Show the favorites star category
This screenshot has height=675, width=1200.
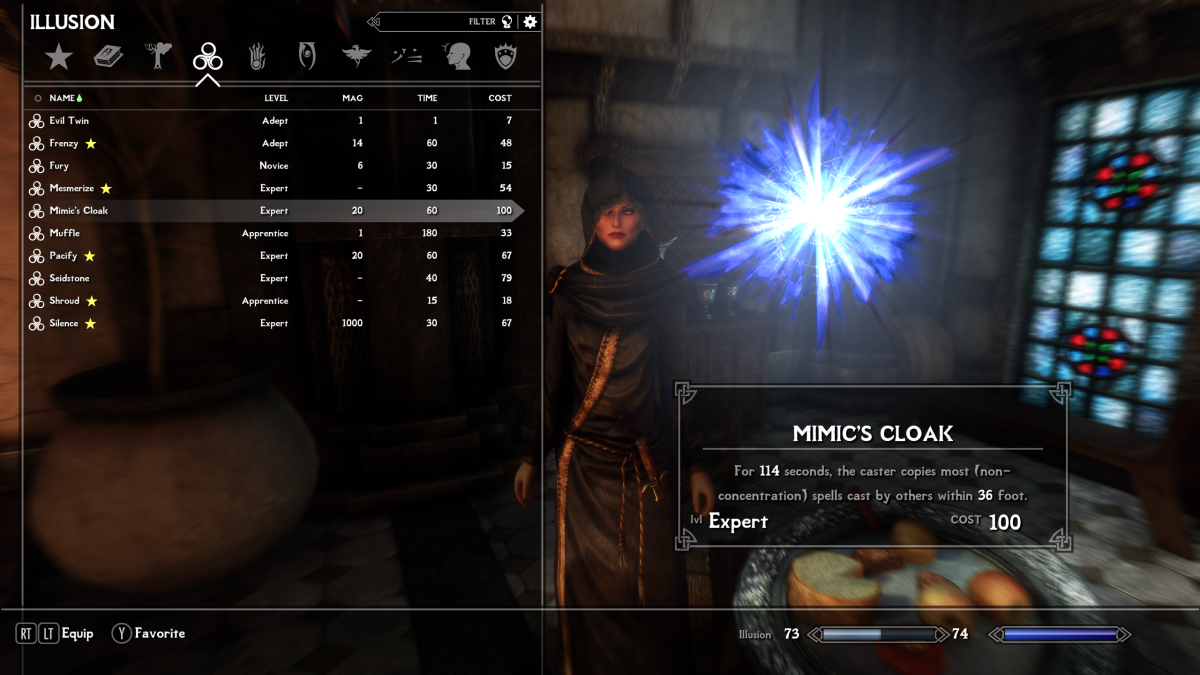pyautogui.click(x=59, y=57)
